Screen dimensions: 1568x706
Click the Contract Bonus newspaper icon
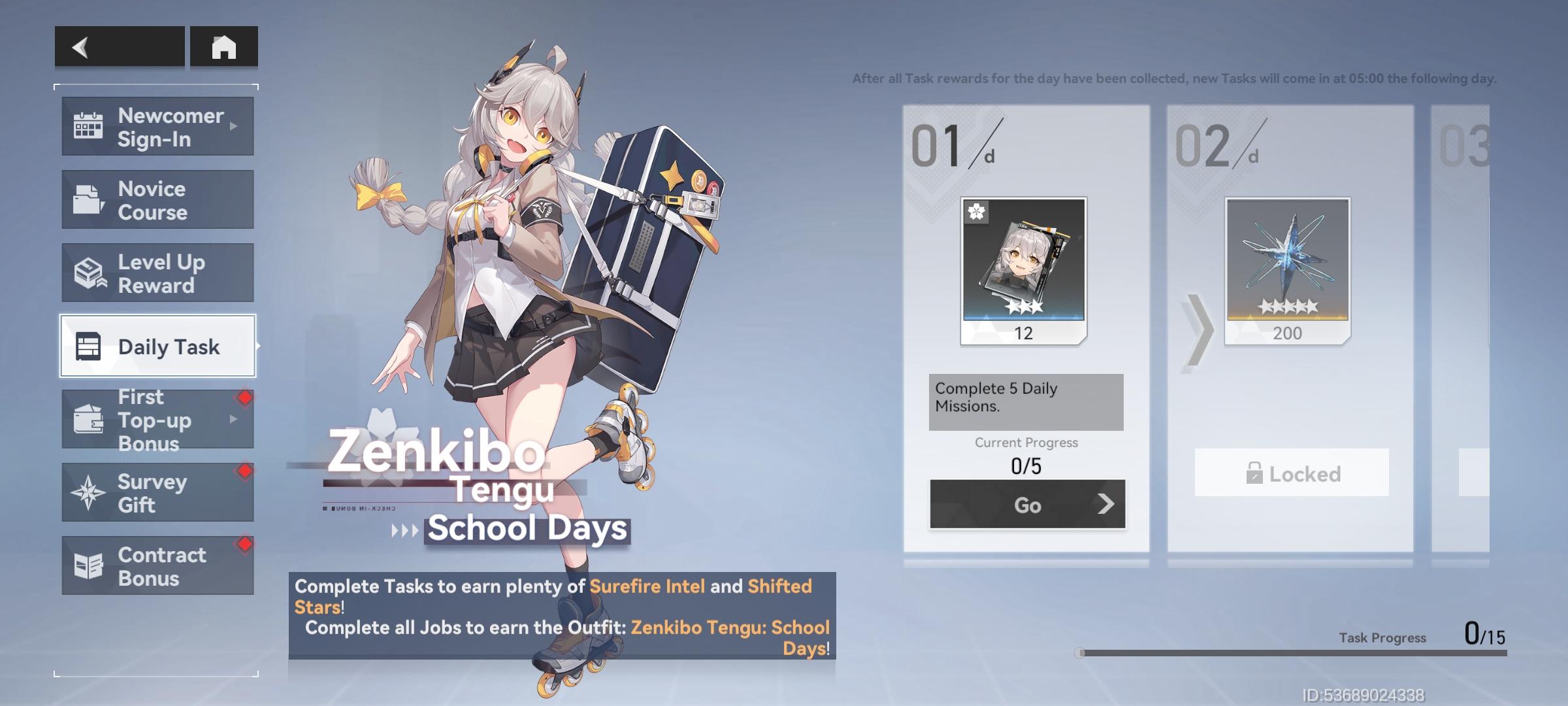(x=90, y=566)
